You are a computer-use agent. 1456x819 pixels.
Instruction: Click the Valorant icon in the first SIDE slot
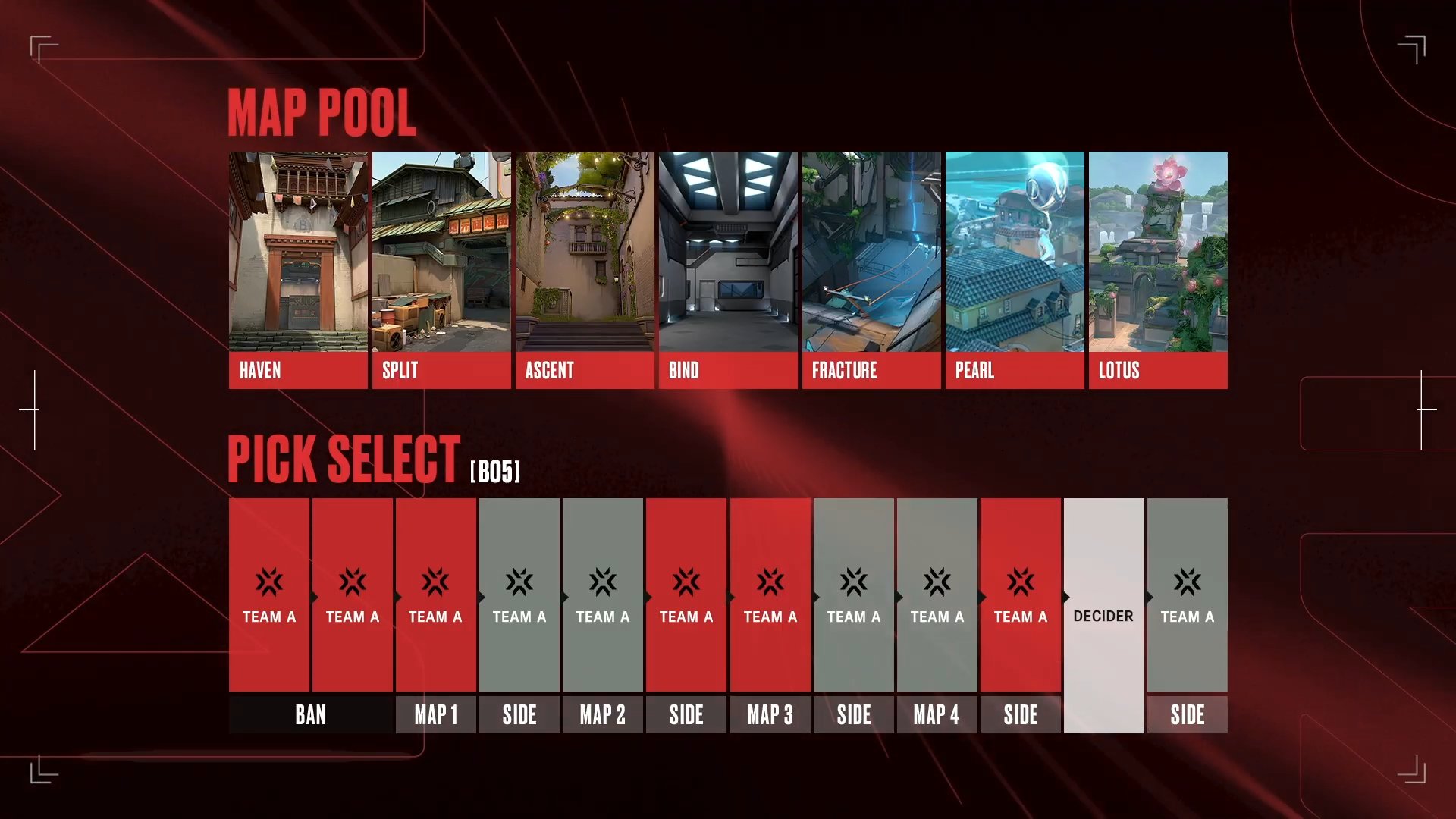[x=519, y=580]
